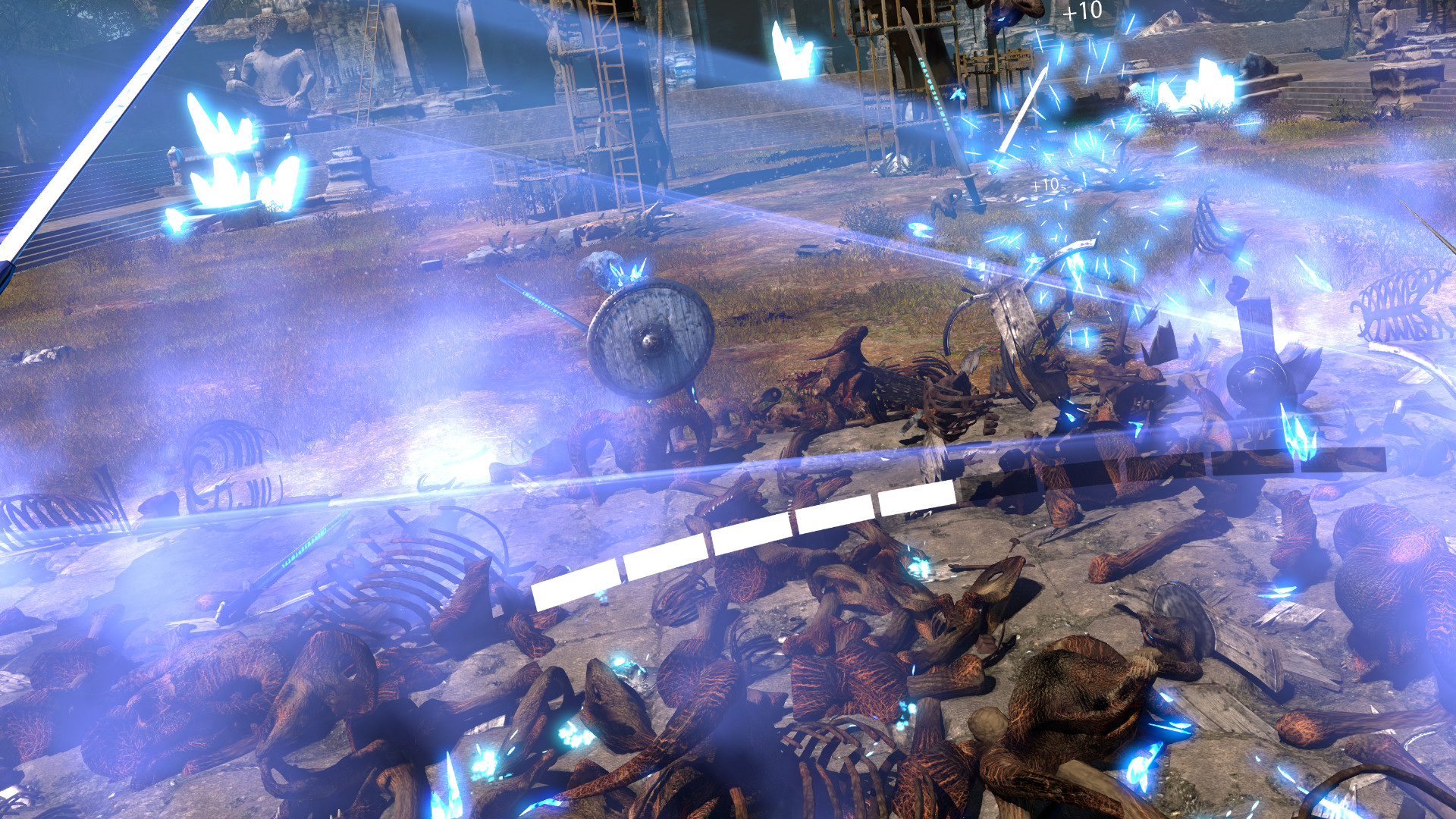Click the large bright crystal by the stone steps

click(x=1206, y=83)
